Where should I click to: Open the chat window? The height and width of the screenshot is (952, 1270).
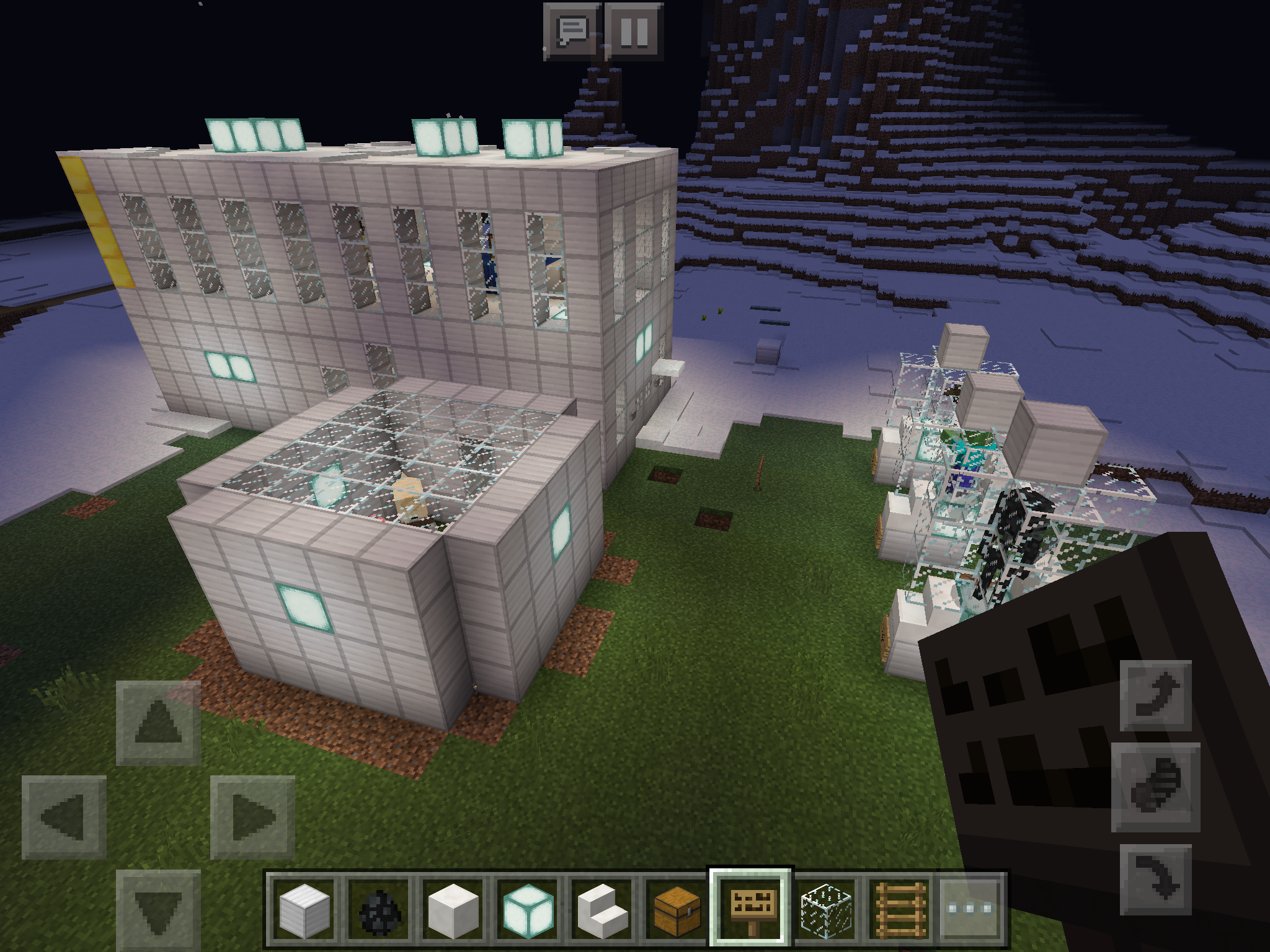click(572, 31)
